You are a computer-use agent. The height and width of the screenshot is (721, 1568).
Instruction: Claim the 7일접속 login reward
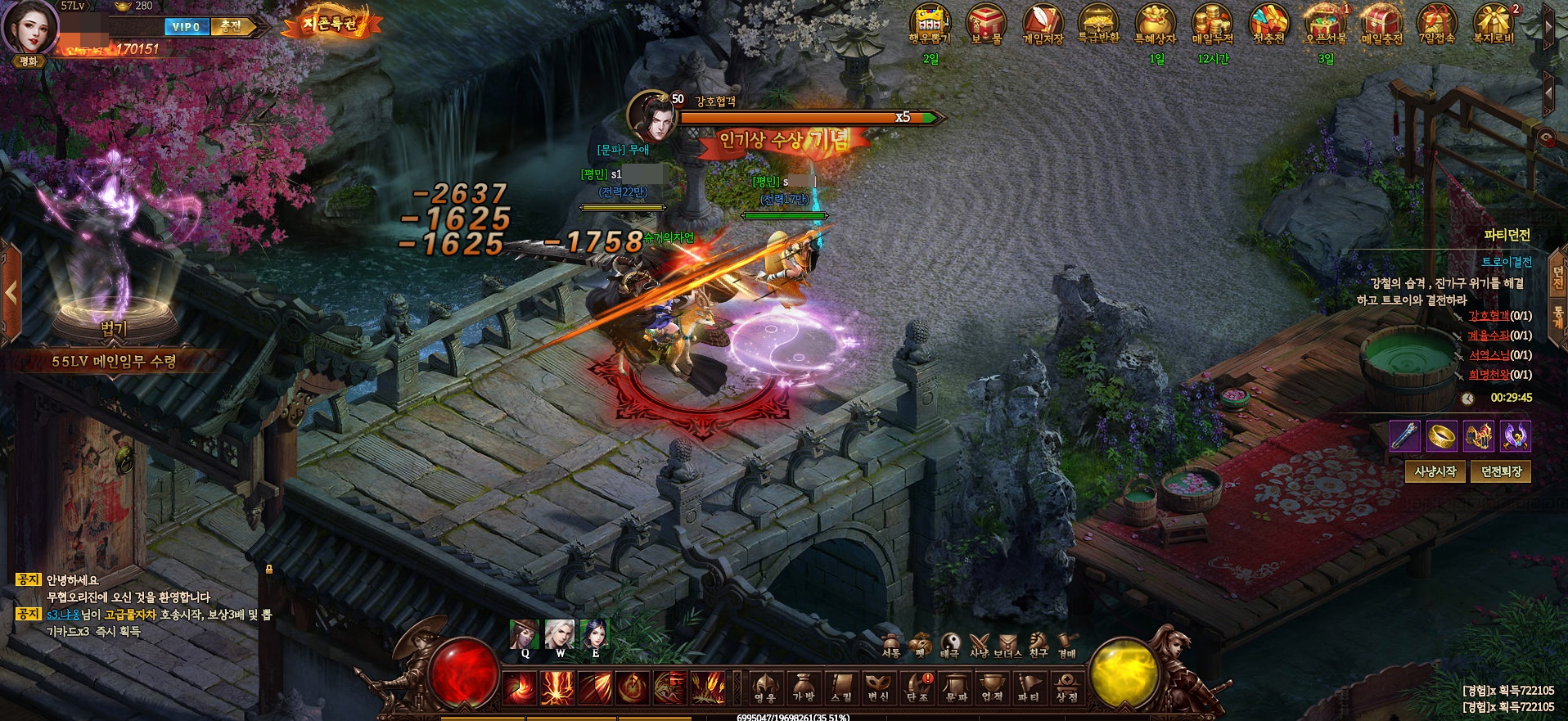click(1438, 25)
